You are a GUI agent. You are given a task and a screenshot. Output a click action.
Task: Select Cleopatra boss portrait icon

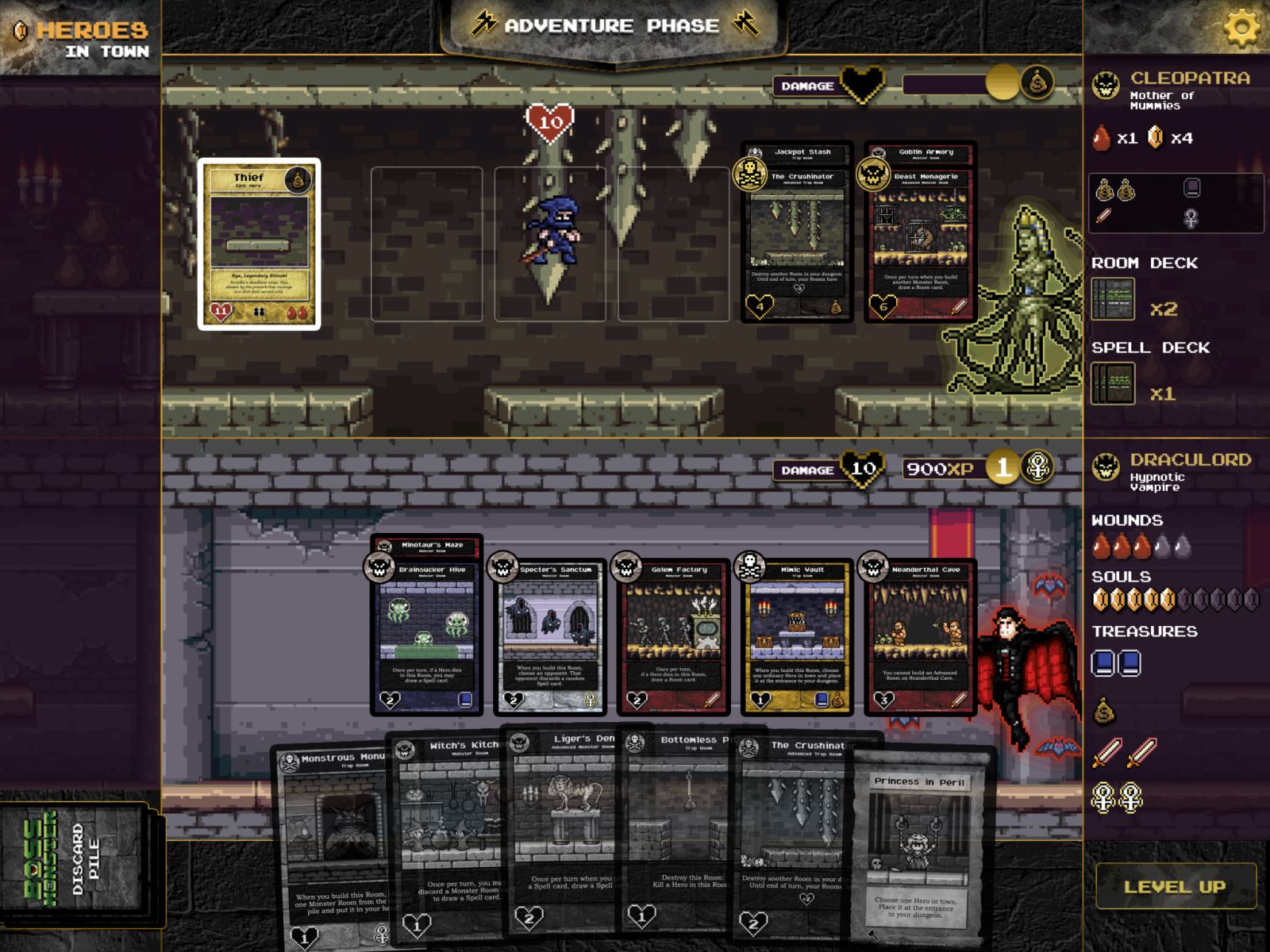point(1106,86)
